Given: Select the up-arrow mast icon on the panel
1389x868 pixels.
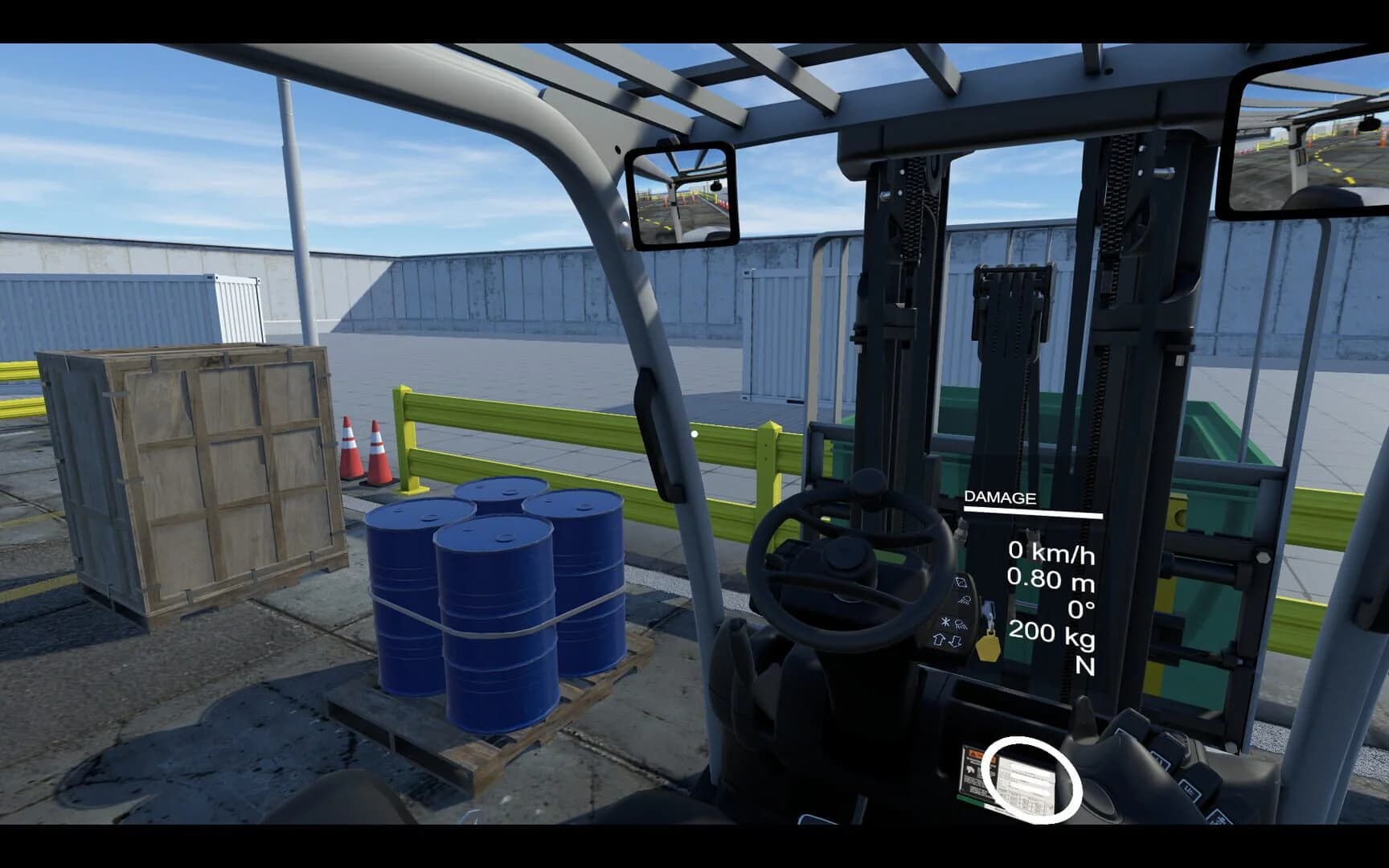Looking at the screenshot, I should (939, 641).
